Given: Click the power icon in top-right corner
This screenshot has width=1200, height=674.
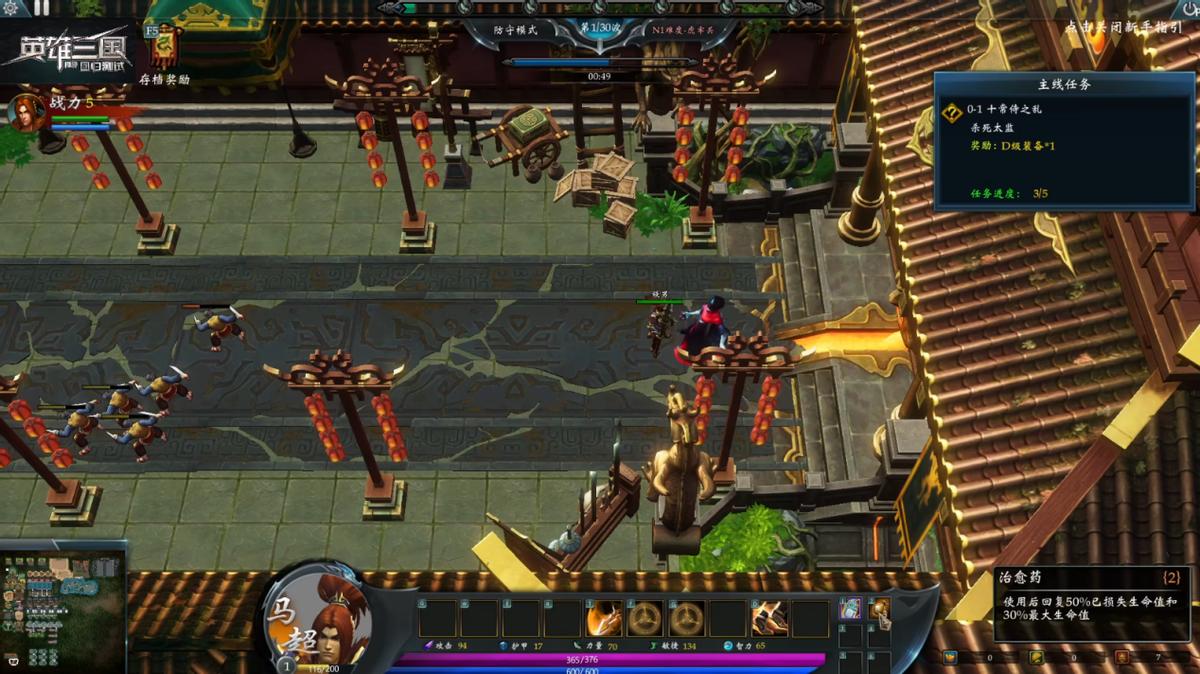Looking at the screenshot, I should click(1190, 8).
